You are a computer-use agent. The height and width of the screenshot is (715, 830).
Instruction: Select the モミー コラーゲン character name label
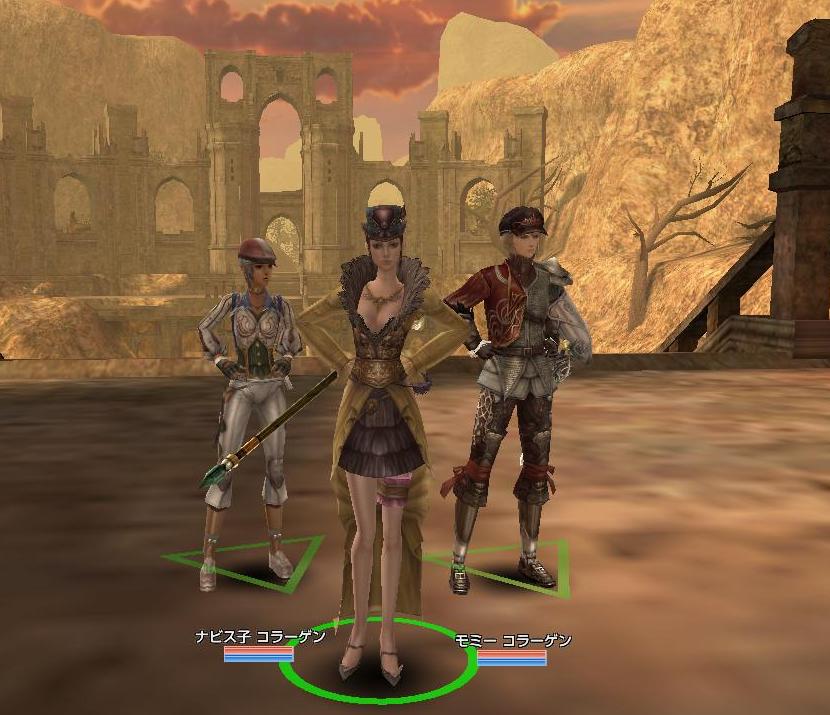pyautogui.click(x=512, y=640)
